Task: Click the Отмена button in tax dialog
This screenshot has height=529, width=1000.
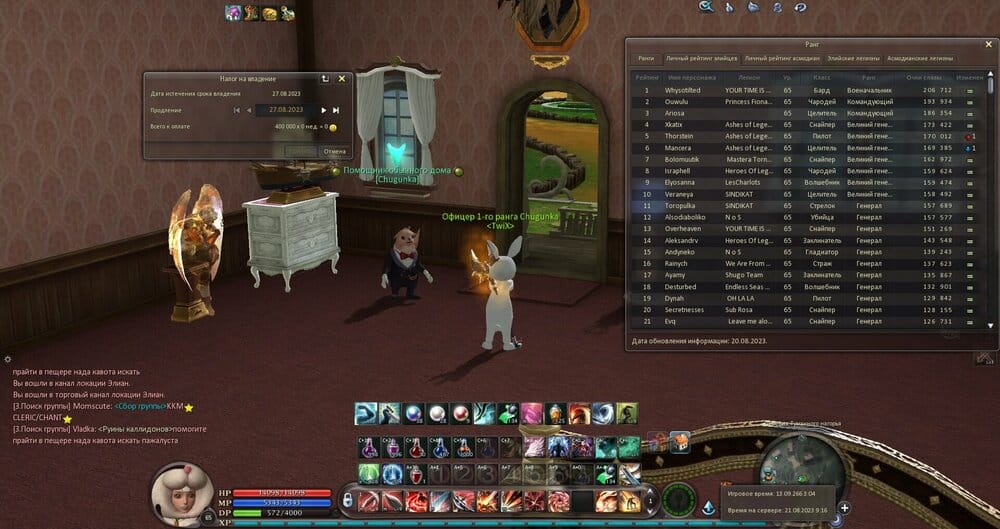Action: 334,152
